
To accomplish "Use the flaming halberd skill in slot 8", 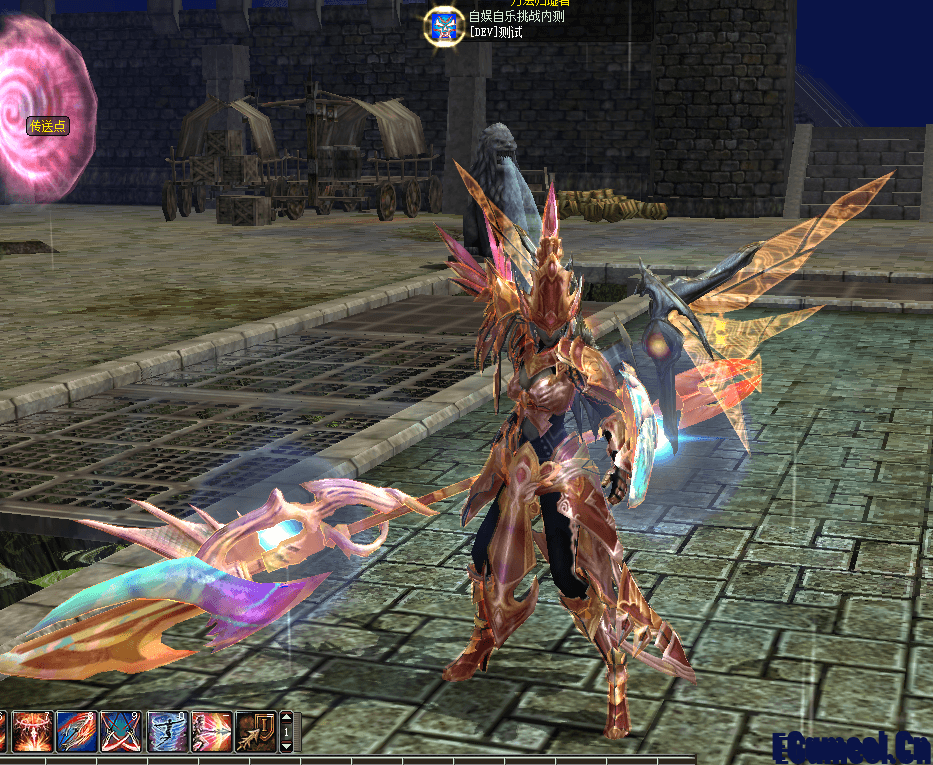I will click(x=75, y=731).
